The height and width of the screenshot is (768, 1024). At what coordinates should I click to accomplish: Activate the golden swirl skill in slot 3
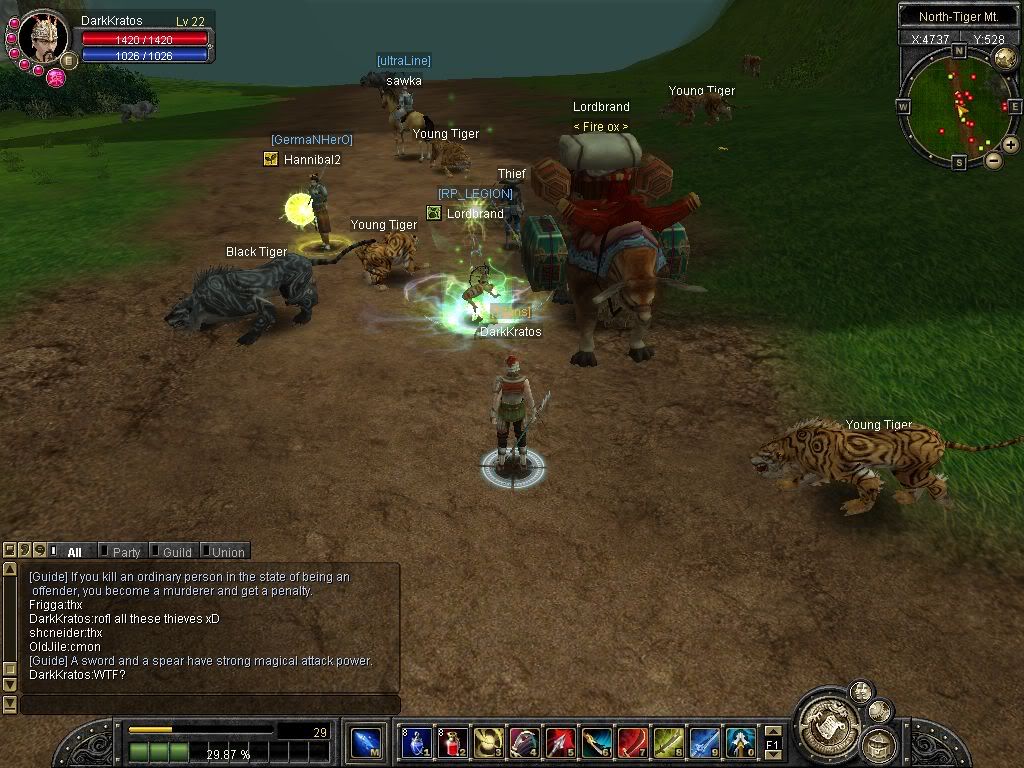488,743
